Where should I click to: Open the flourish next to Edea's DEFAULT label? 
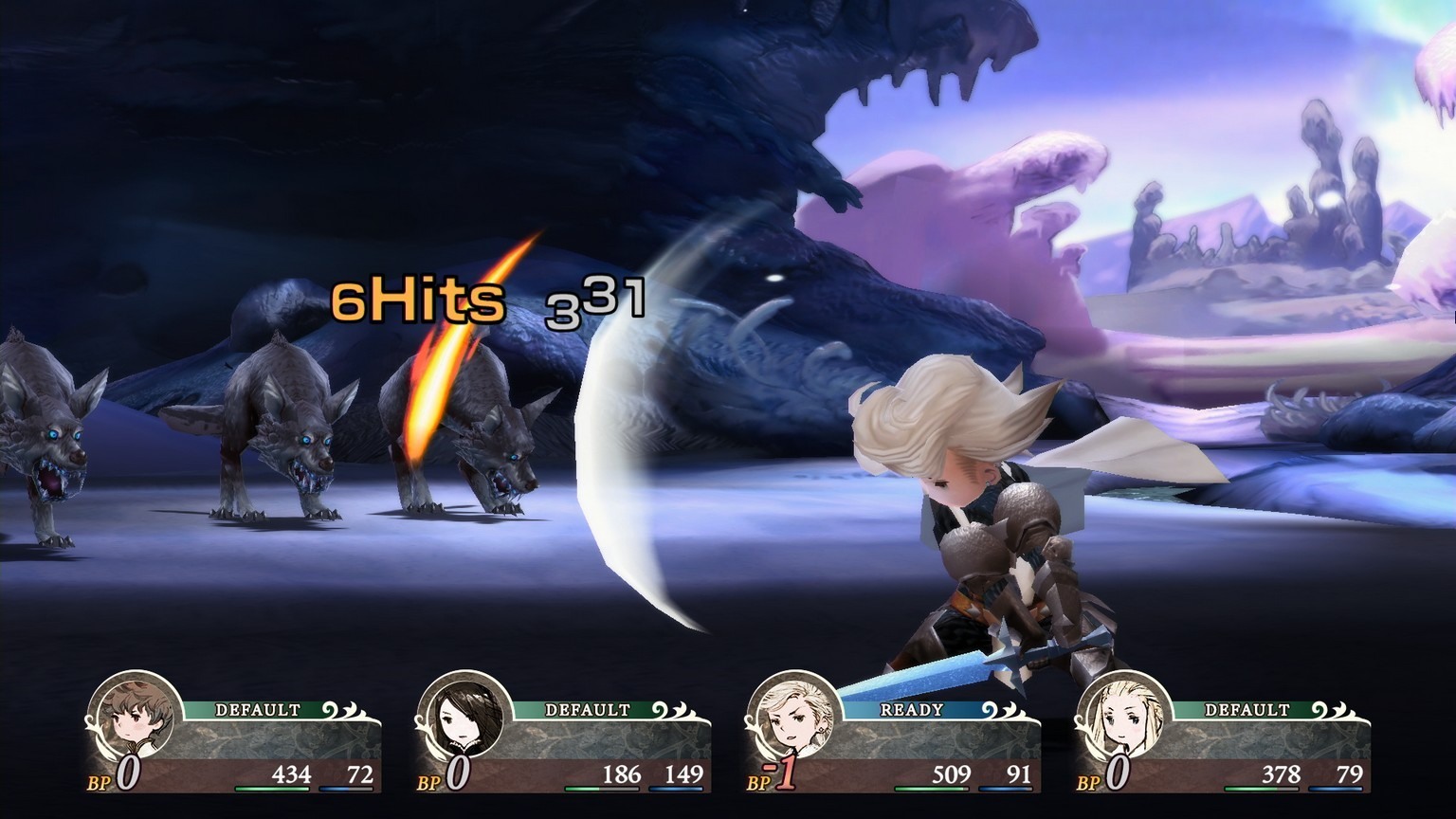pyautogui.click(x=1329, y=707)
